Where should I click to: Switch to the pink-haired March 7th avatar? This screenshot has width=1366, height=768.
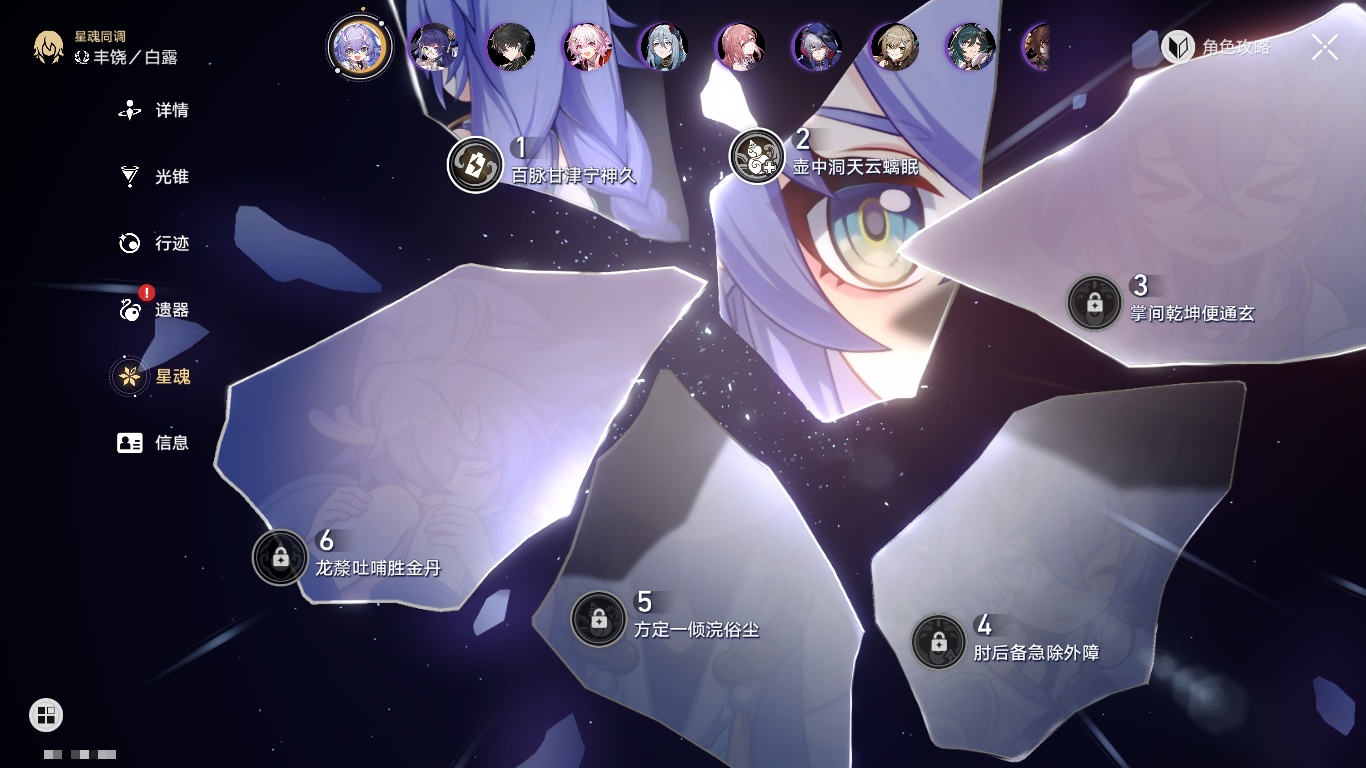tap(587, 47)
